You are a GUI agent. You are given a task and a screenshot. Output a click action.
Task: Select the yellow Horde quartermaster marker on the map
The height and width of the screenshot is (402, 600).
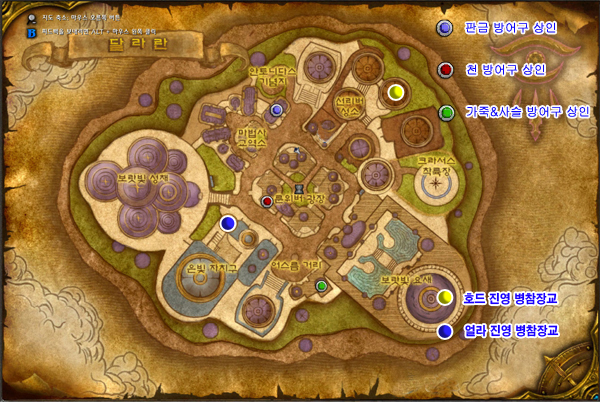(395, 92)
